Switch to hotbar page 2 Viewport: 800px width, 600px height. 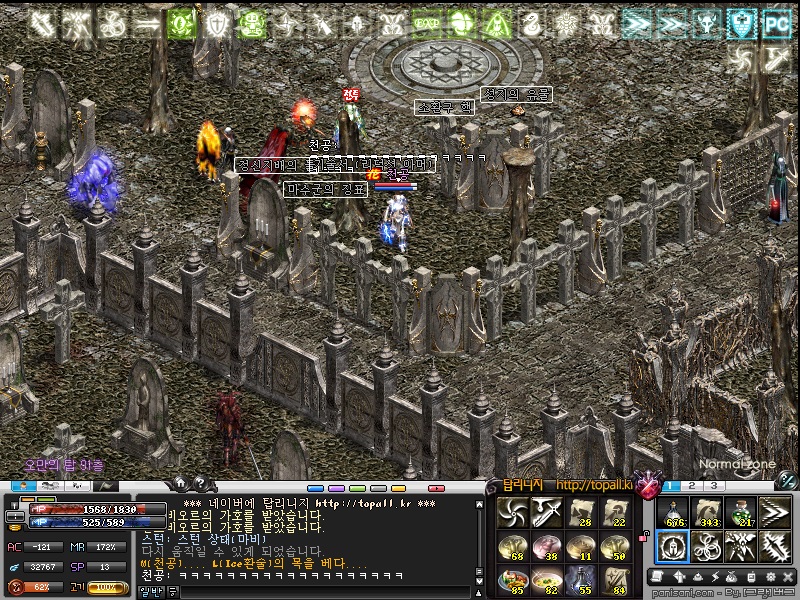click(x=693, y=486)
